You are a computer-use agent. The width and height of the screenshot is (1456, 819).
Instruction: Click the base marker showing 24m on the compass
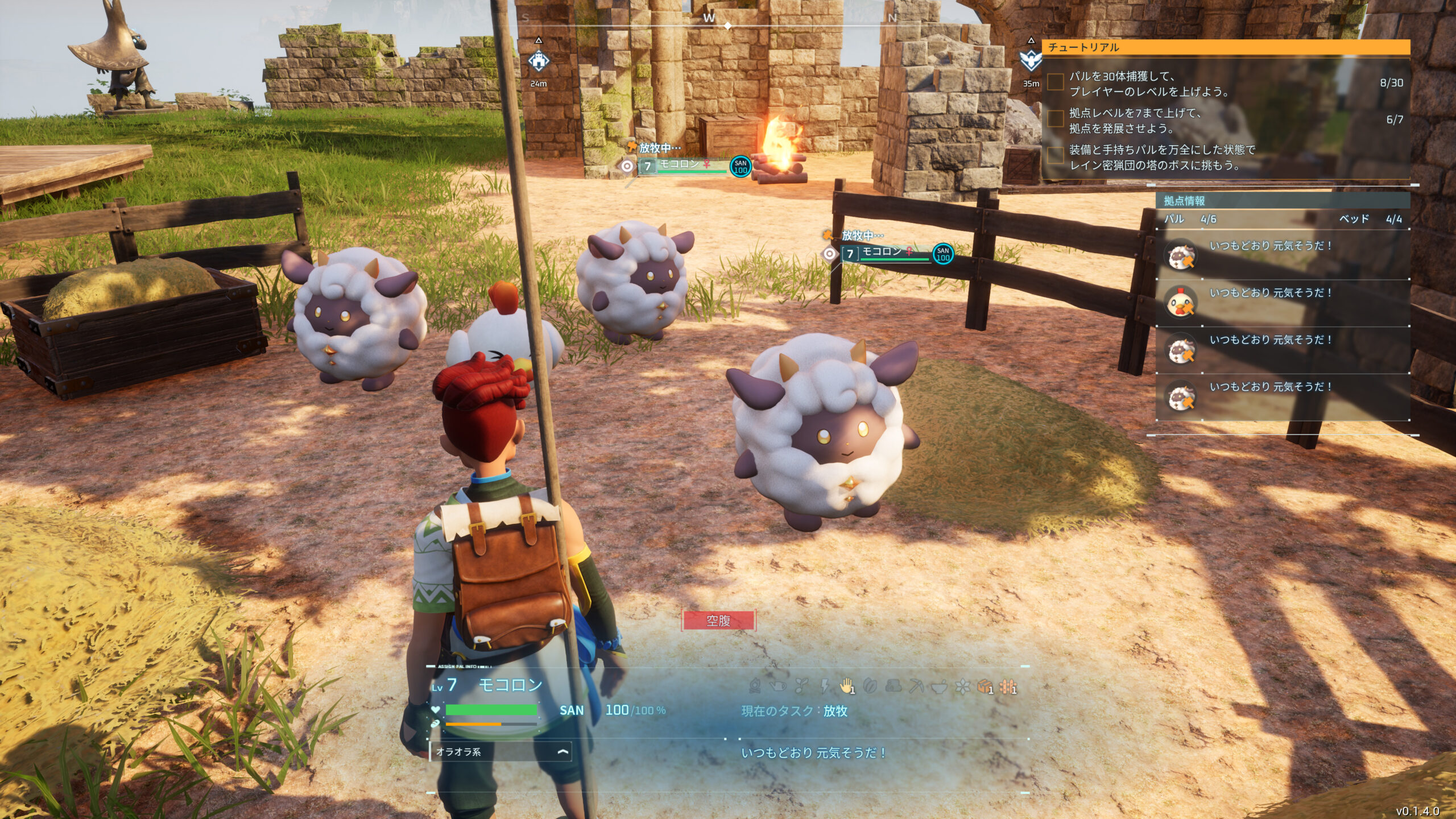tap(539, 61)
